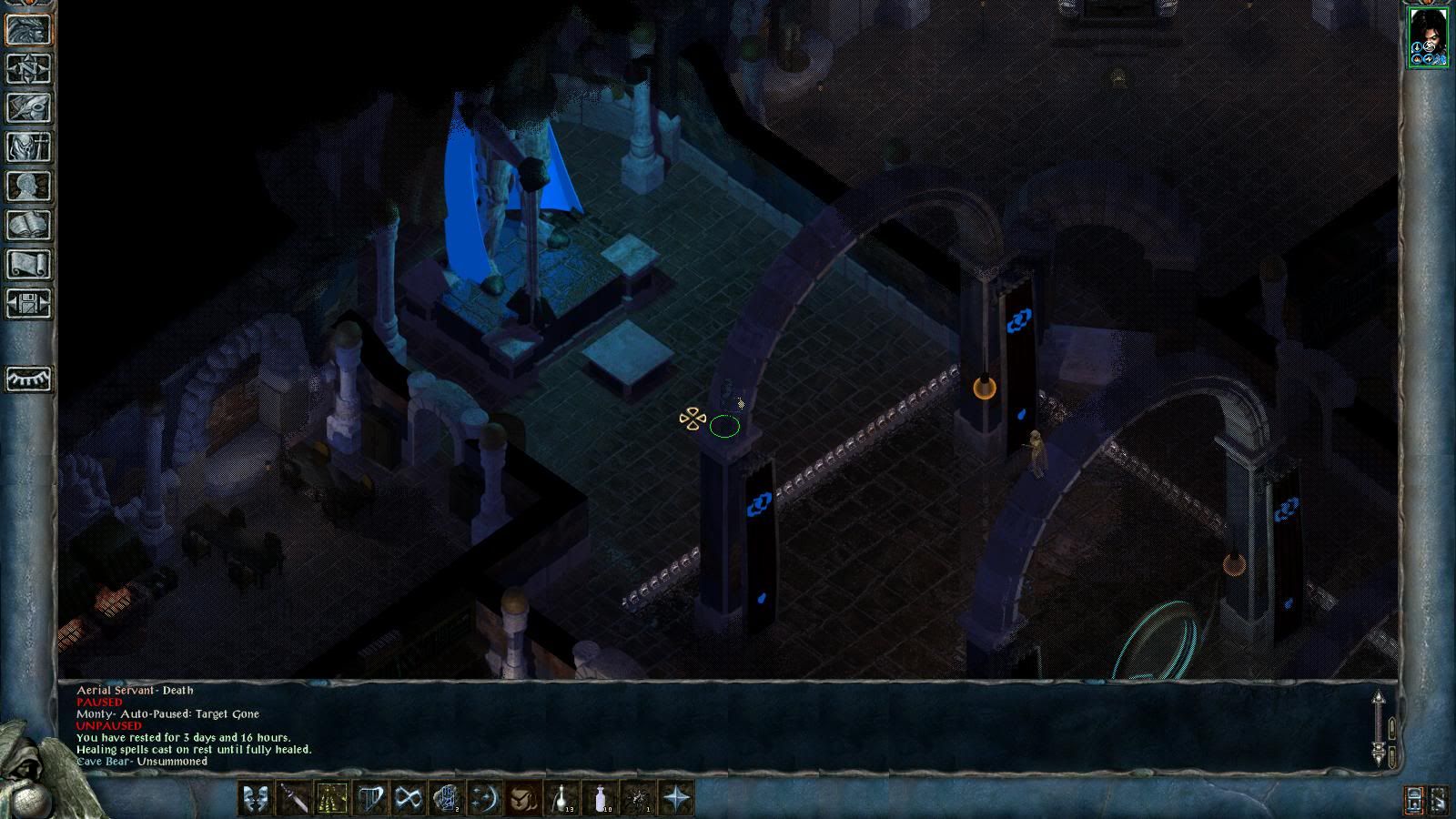The width and height of the screenshot is (1456, 819).
Task: Click the infinity loop ability icon
Action: tap(408, 798)
